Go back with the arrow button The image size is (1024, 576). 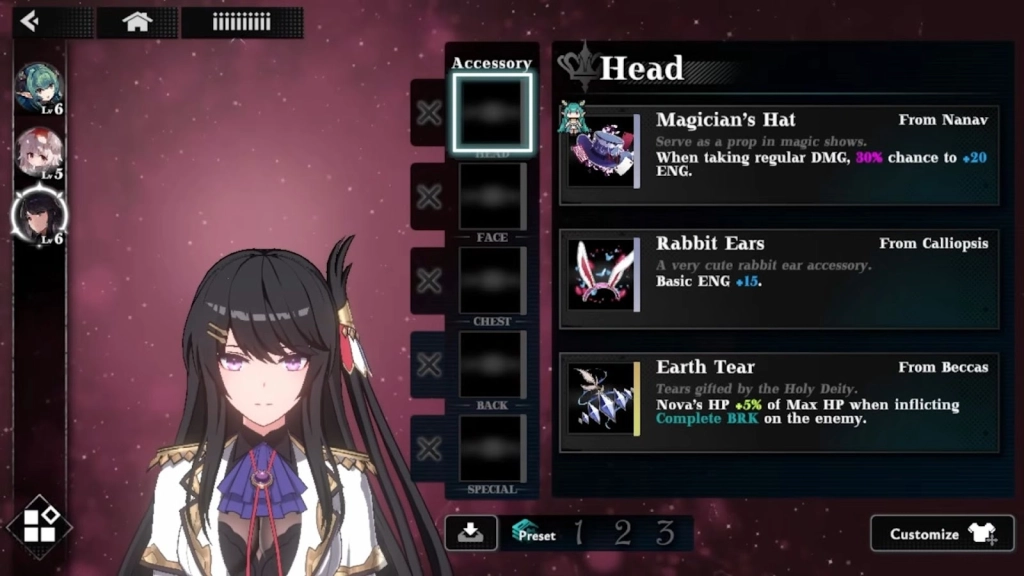click(x=30, y=21)
